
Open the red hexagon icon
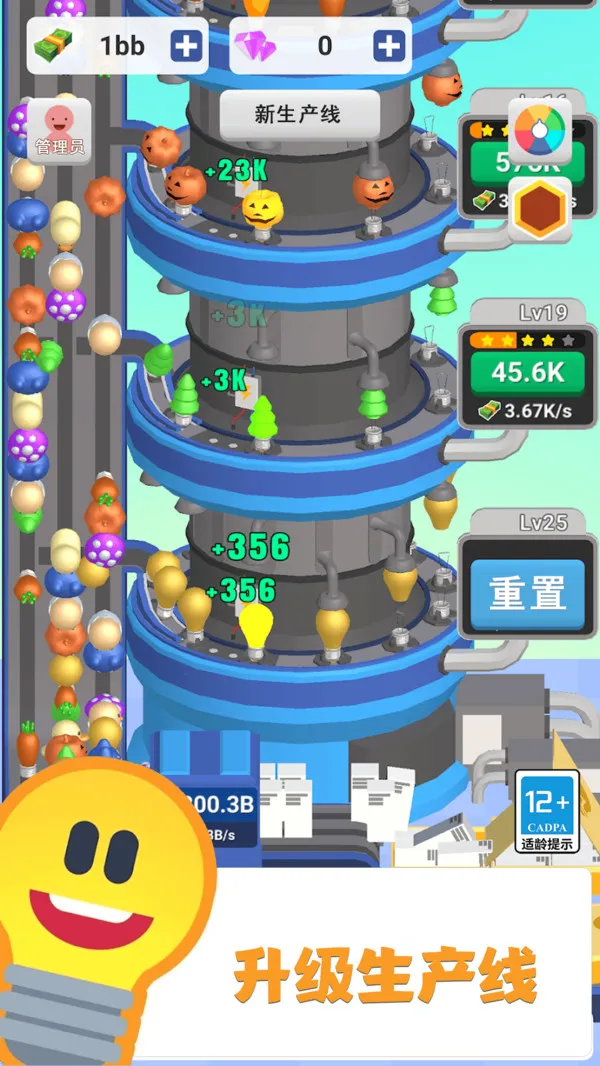pyautogui.click(x=540, y=208)
